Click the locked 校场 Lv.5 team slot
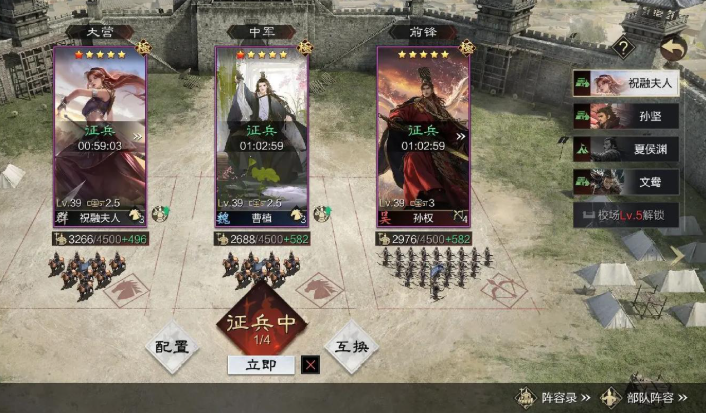The width and height of the screenshot is (706, 413). 627,215
